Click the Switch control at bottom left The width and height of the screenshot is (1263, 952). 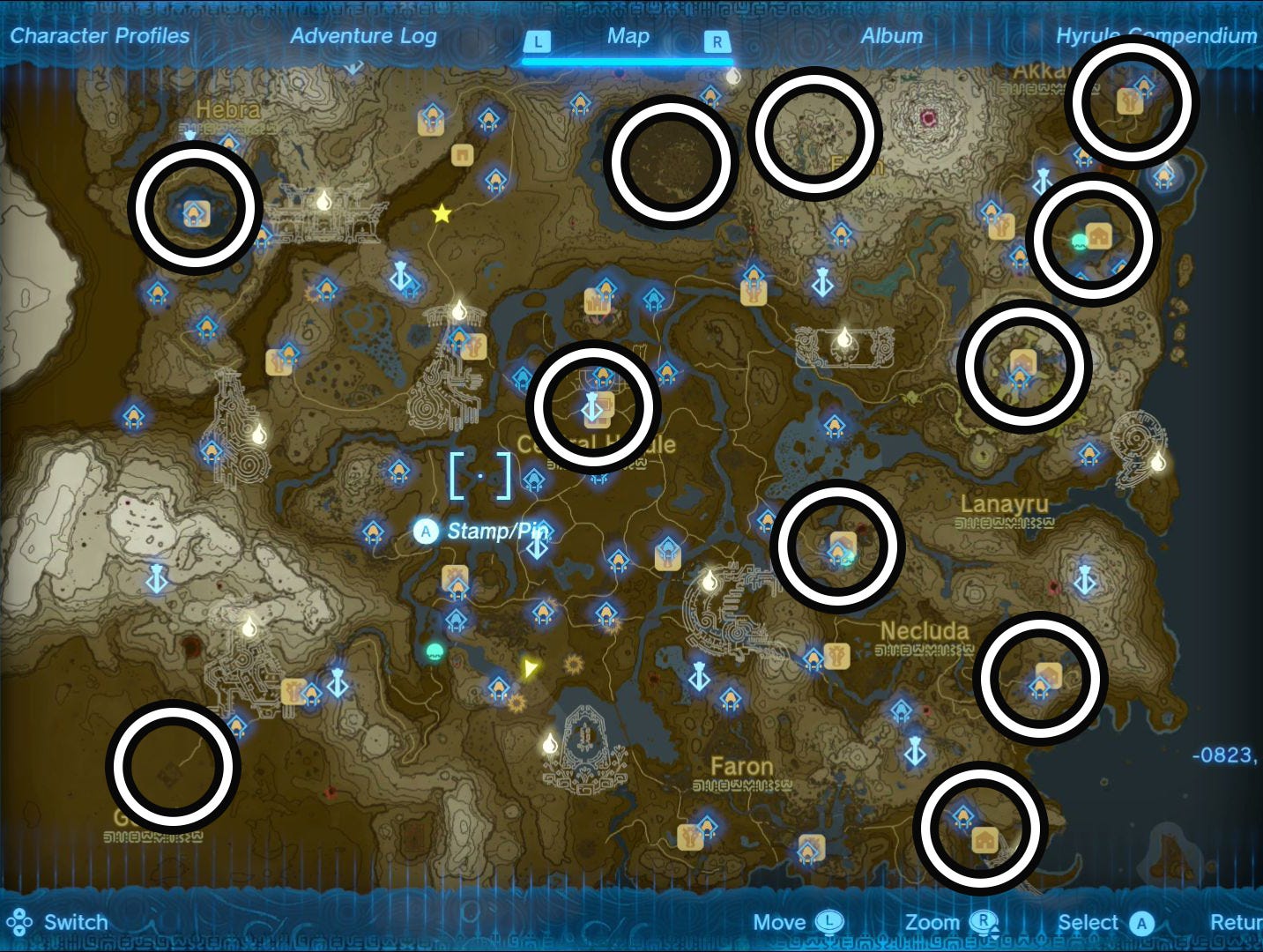coord(75,922)
